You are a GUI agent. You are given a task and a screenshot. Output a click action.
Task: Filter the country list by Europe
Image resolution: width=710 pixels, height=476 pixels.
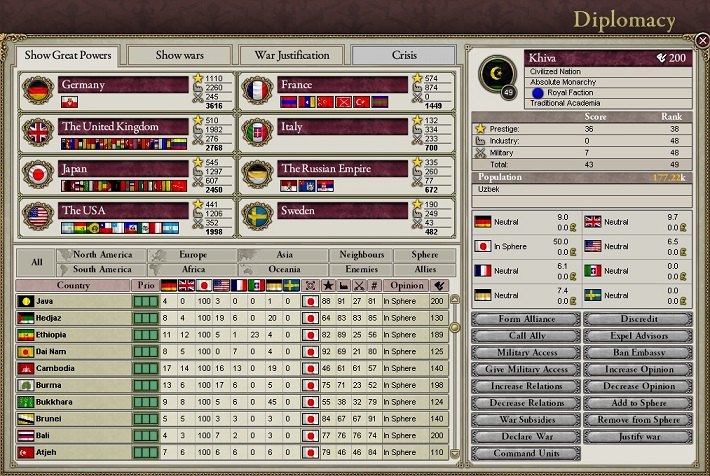coord(193,255)
